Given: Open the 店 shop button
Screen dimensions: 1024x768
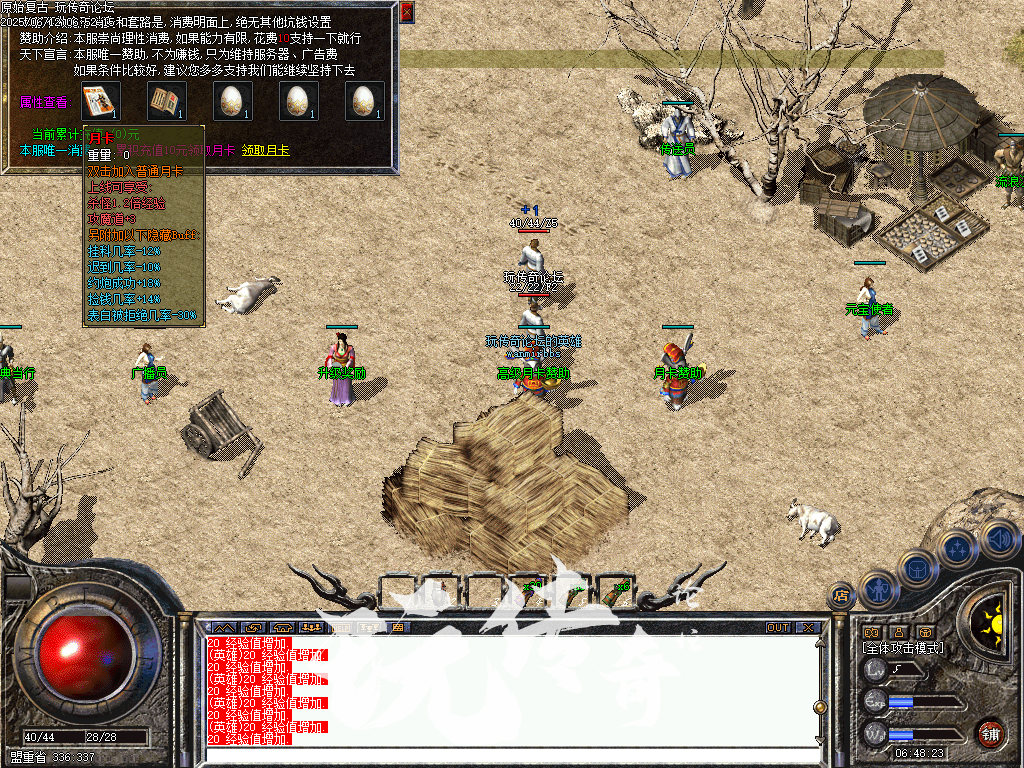Looking at the screenshot, I should click(840, 595).
